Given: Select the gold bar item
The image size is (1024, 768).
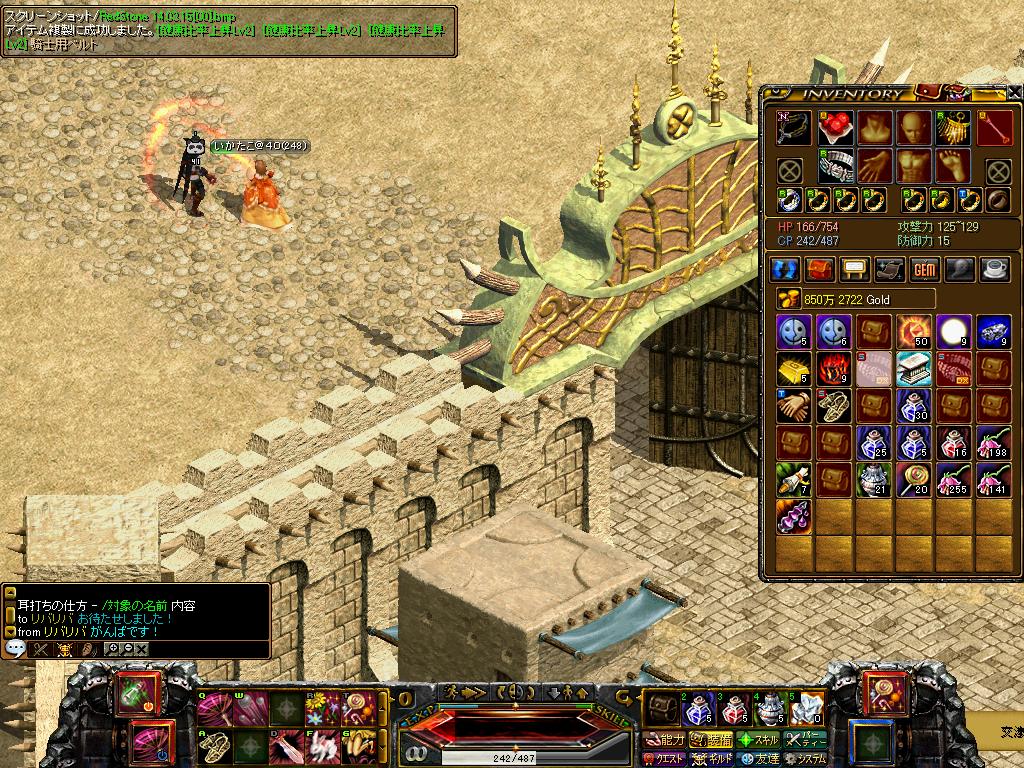Looking at the screenshot, I should tap(794, 368).
